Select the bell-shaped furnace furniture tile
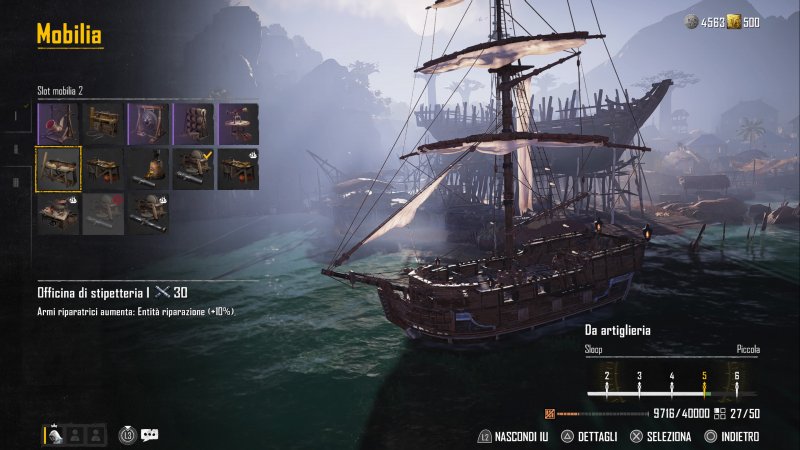Viewport: 800px width, 450px height. point(148,168)
